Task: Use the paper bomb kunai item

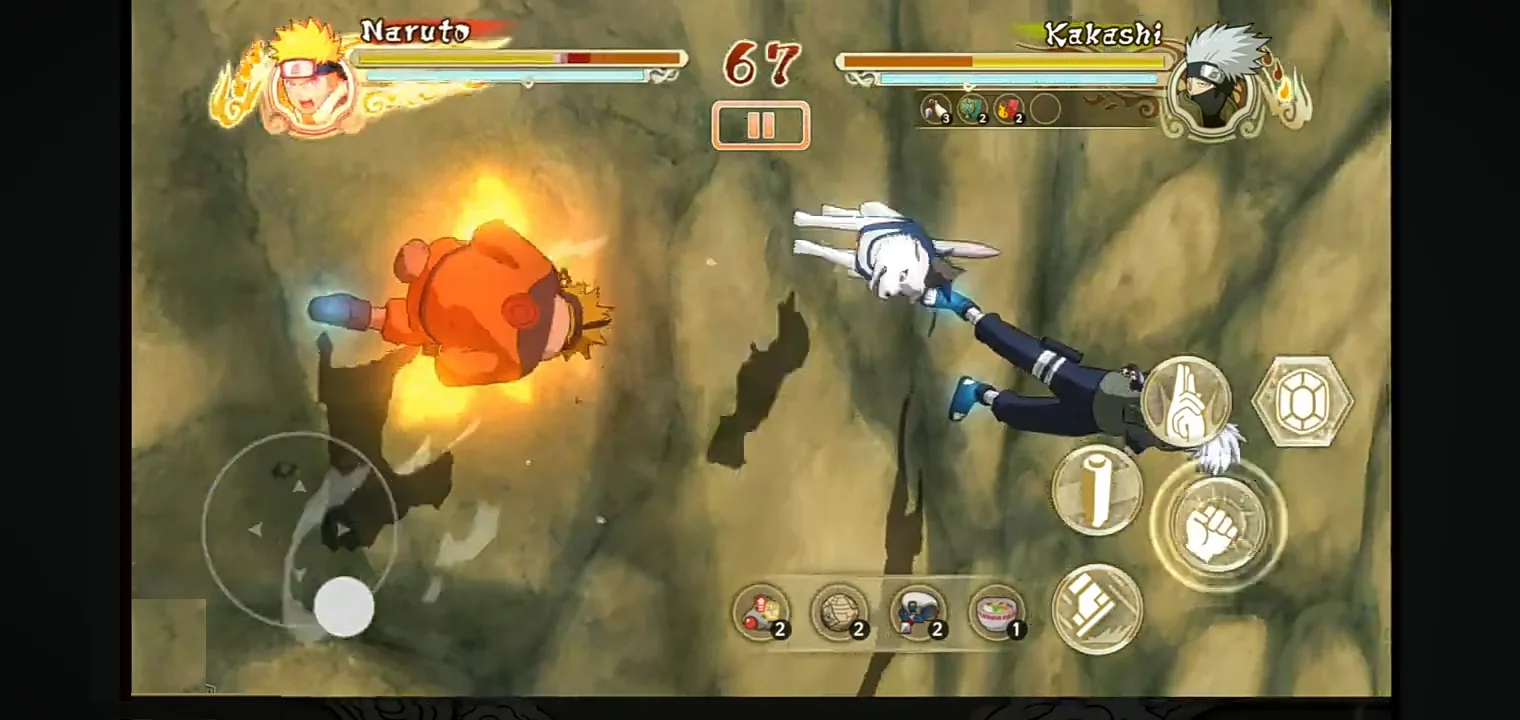Action: 760,610
